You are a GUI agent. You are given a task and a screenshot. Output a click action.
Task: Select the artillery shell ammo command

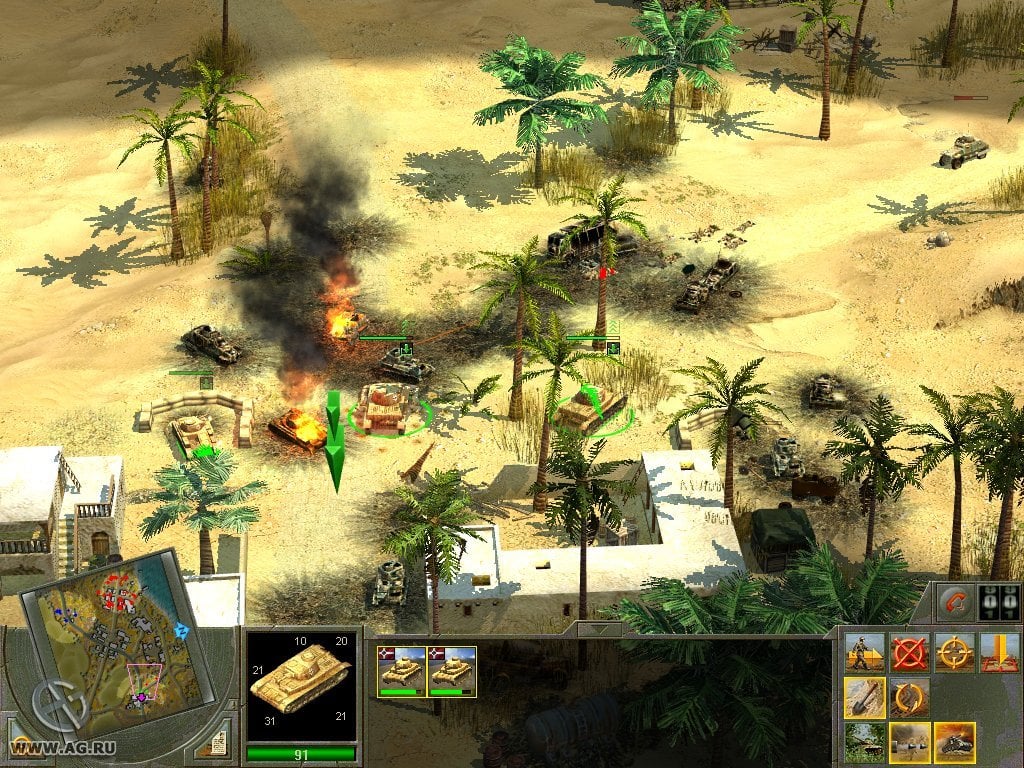coord(909,742)
